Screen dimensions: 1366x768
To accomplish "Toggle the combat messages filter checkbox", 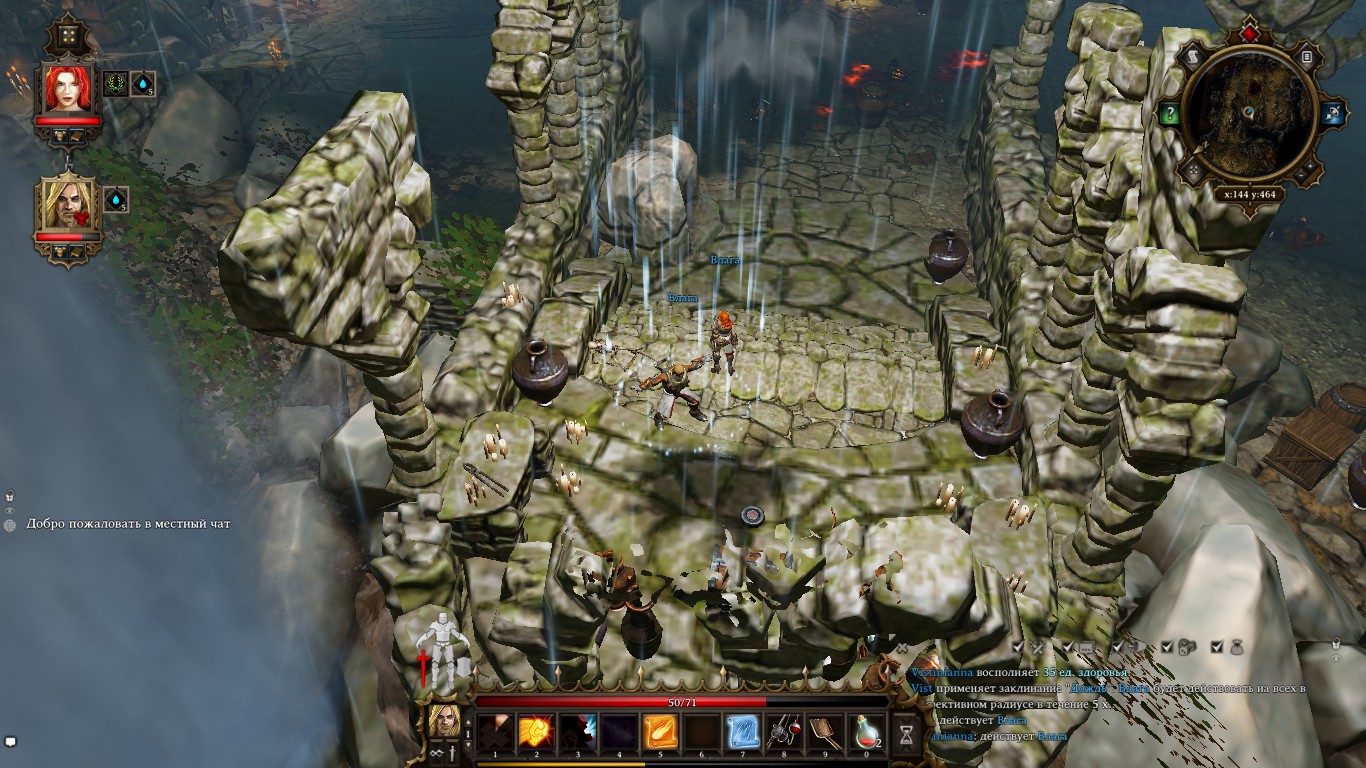I will [x=1016, y=646].
